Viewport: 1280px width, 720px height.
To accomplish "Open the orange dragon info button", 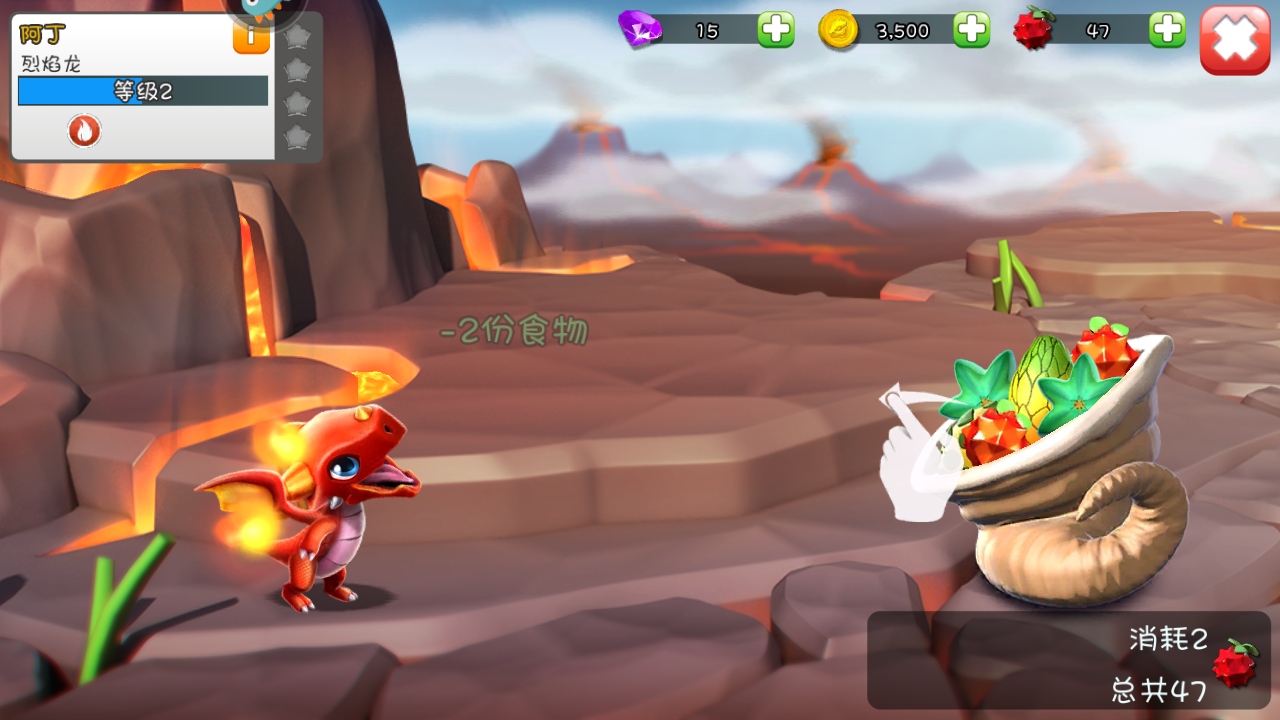I will (x=251, y=37).
